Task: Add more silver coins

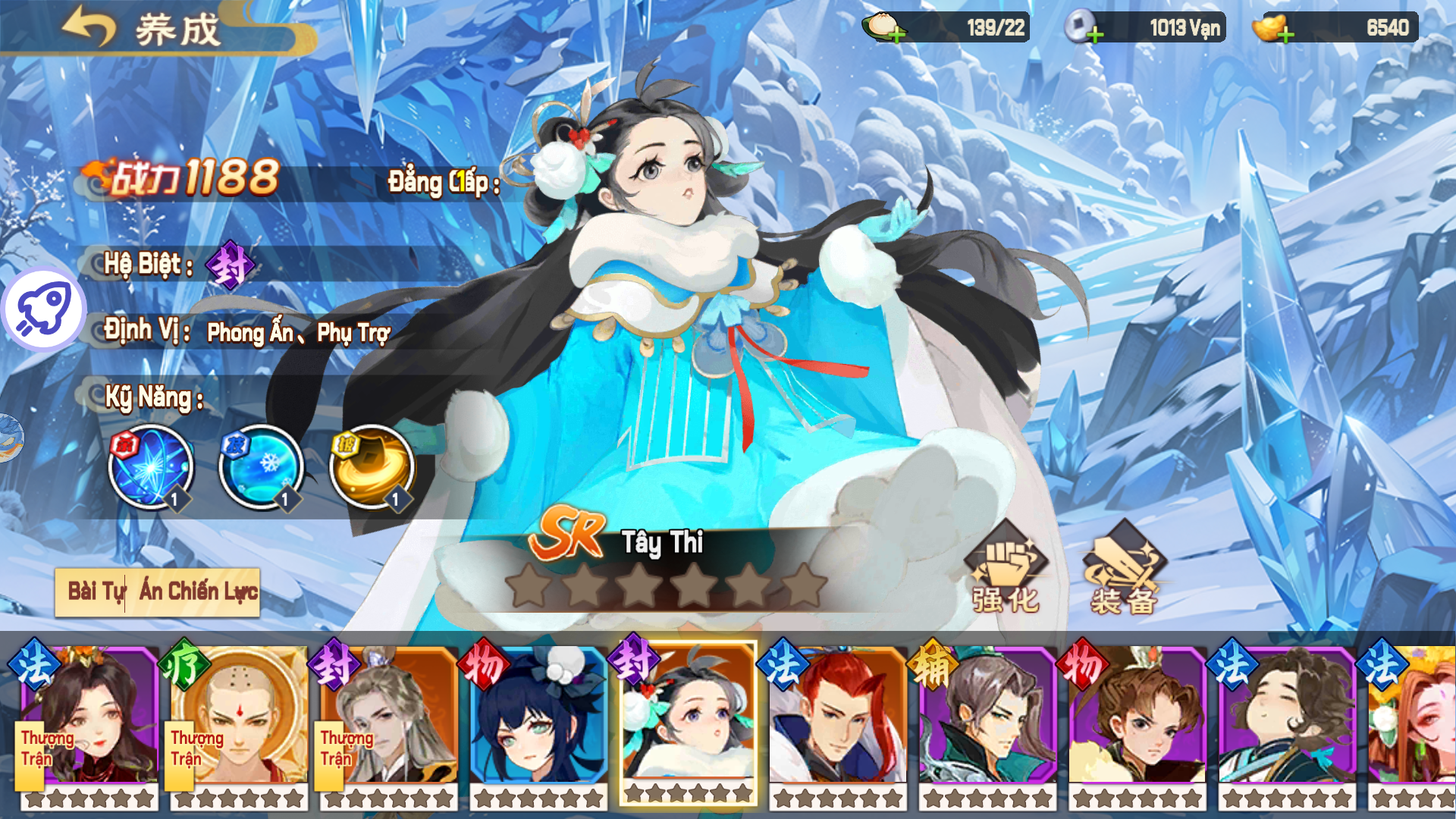Action: point(1094,34)
